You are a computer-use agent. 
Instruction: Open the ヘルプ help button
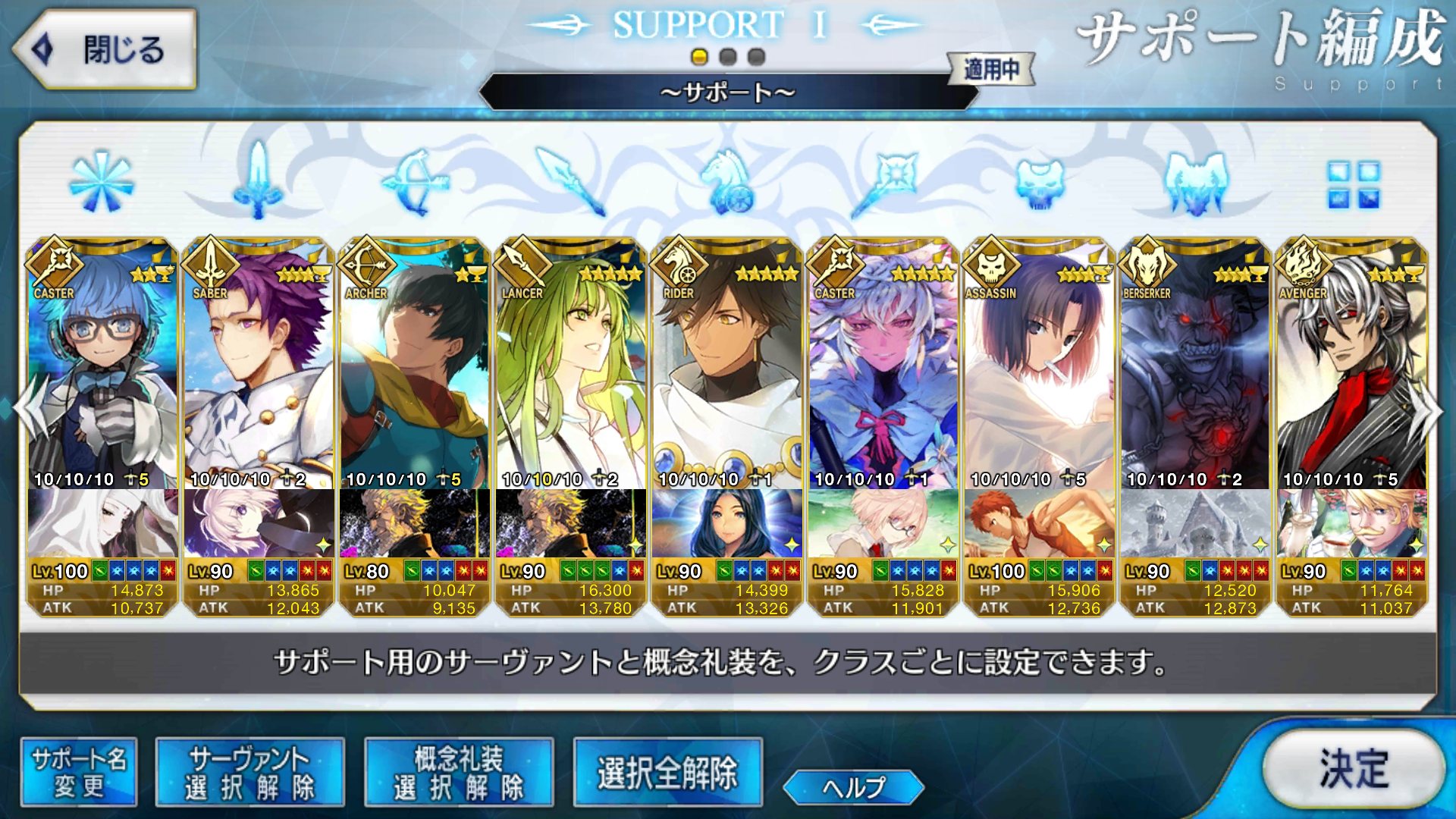click(x=853, y=787)
